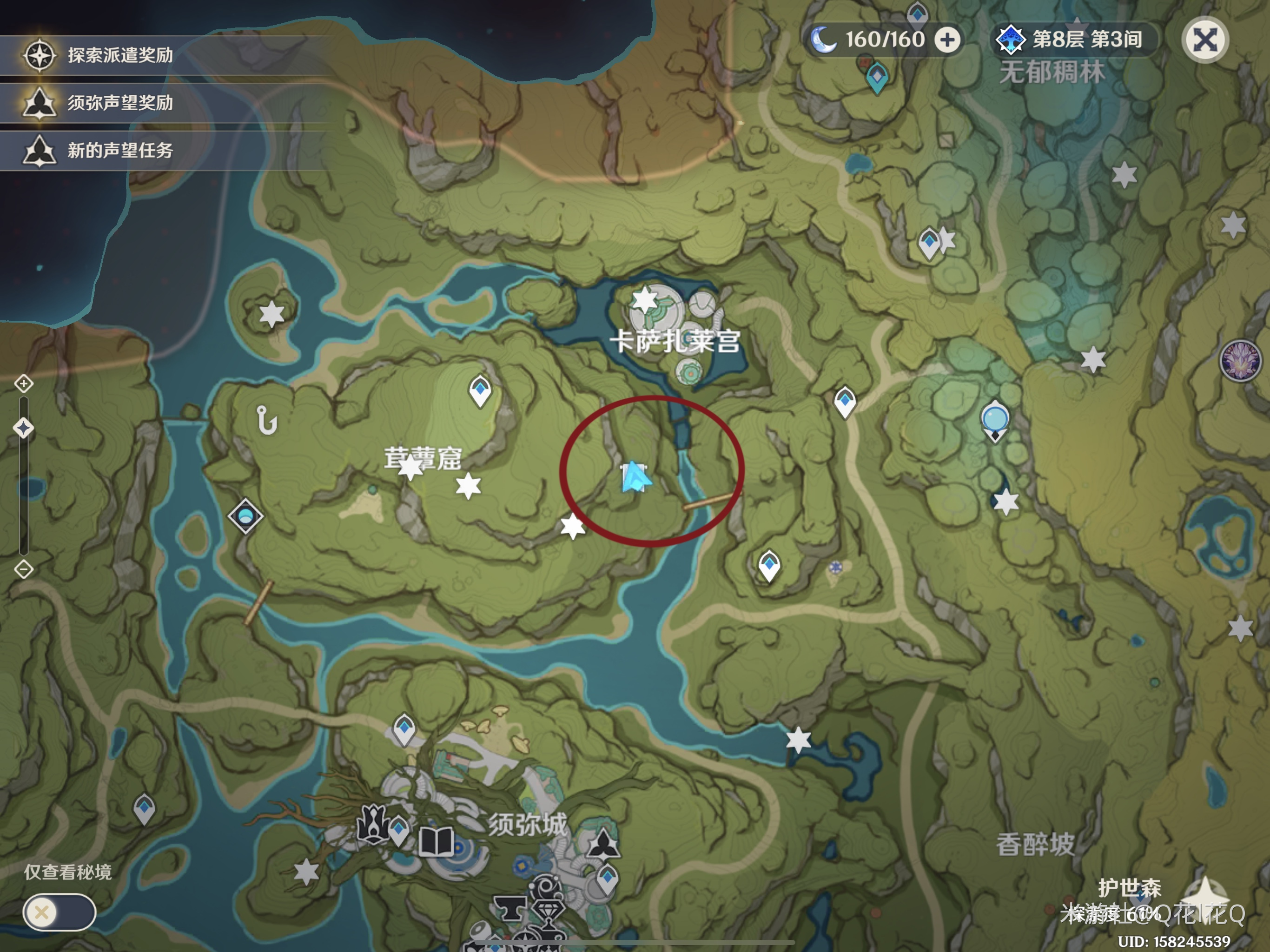The image size is (1270, 952).
Task: Click the purple boss portrait marker
Action: tap(1240, 361)
